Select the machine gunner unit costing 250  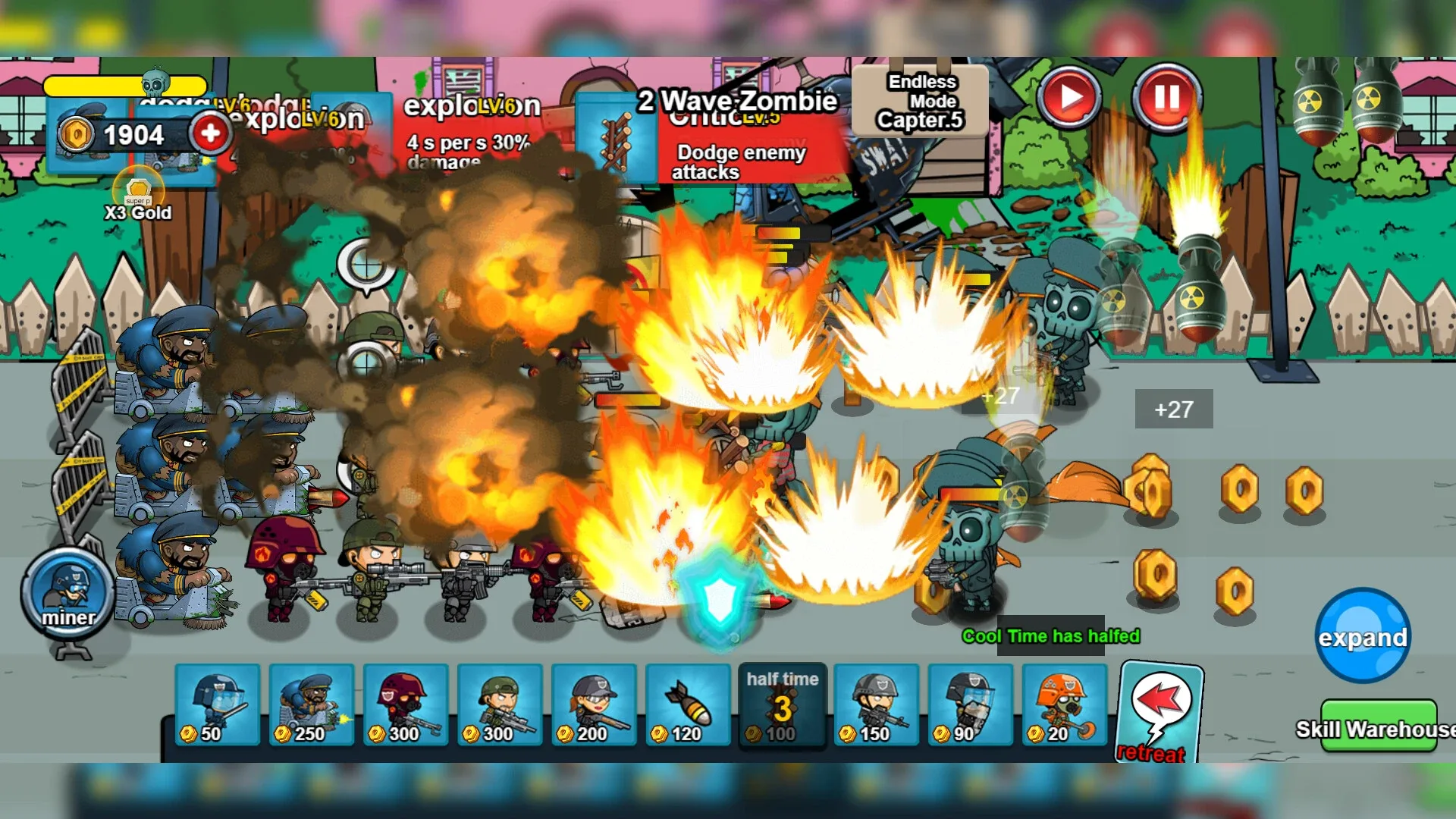click(311, 705)
